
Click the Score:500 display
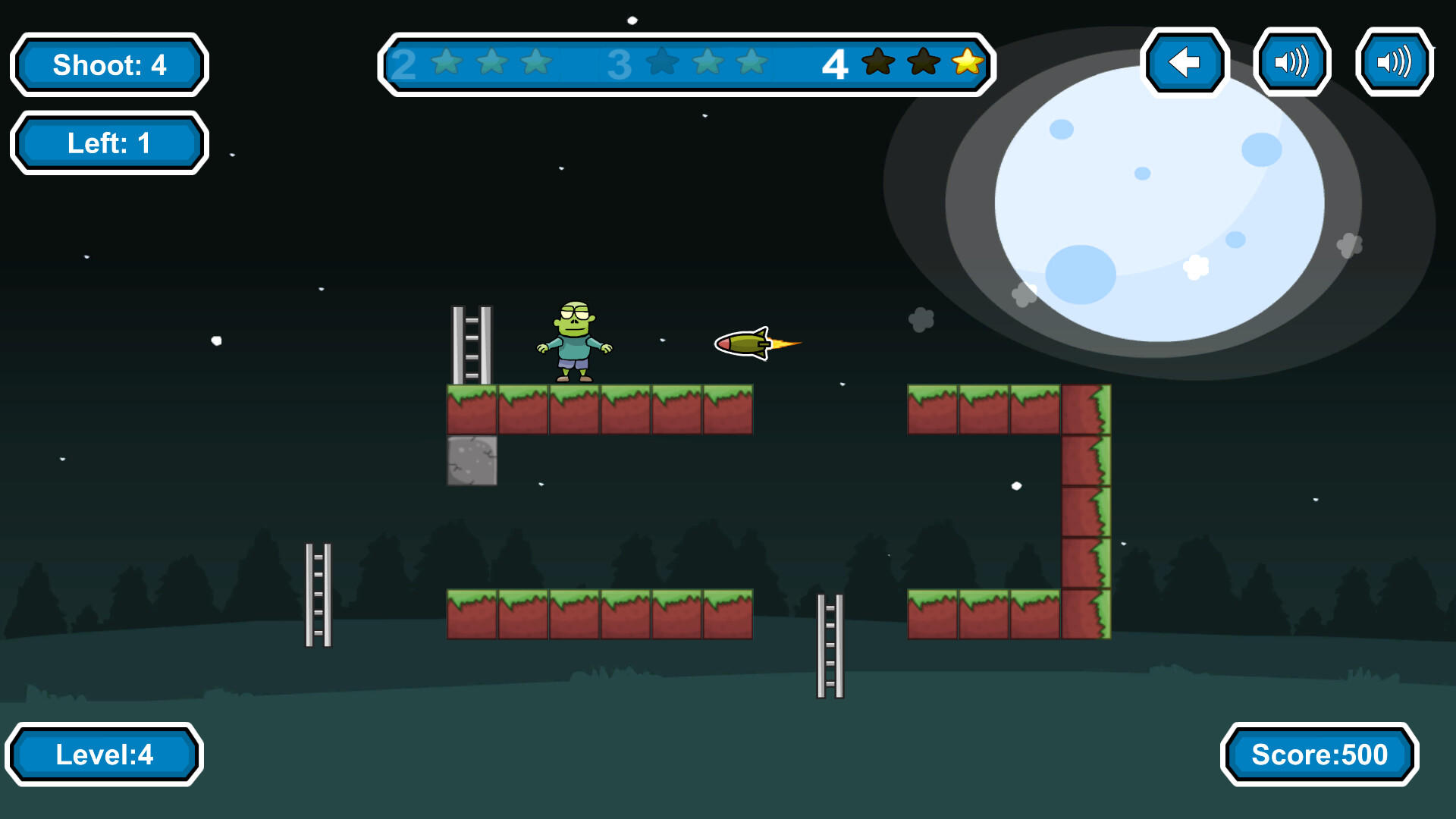[x=1319, y=755]
